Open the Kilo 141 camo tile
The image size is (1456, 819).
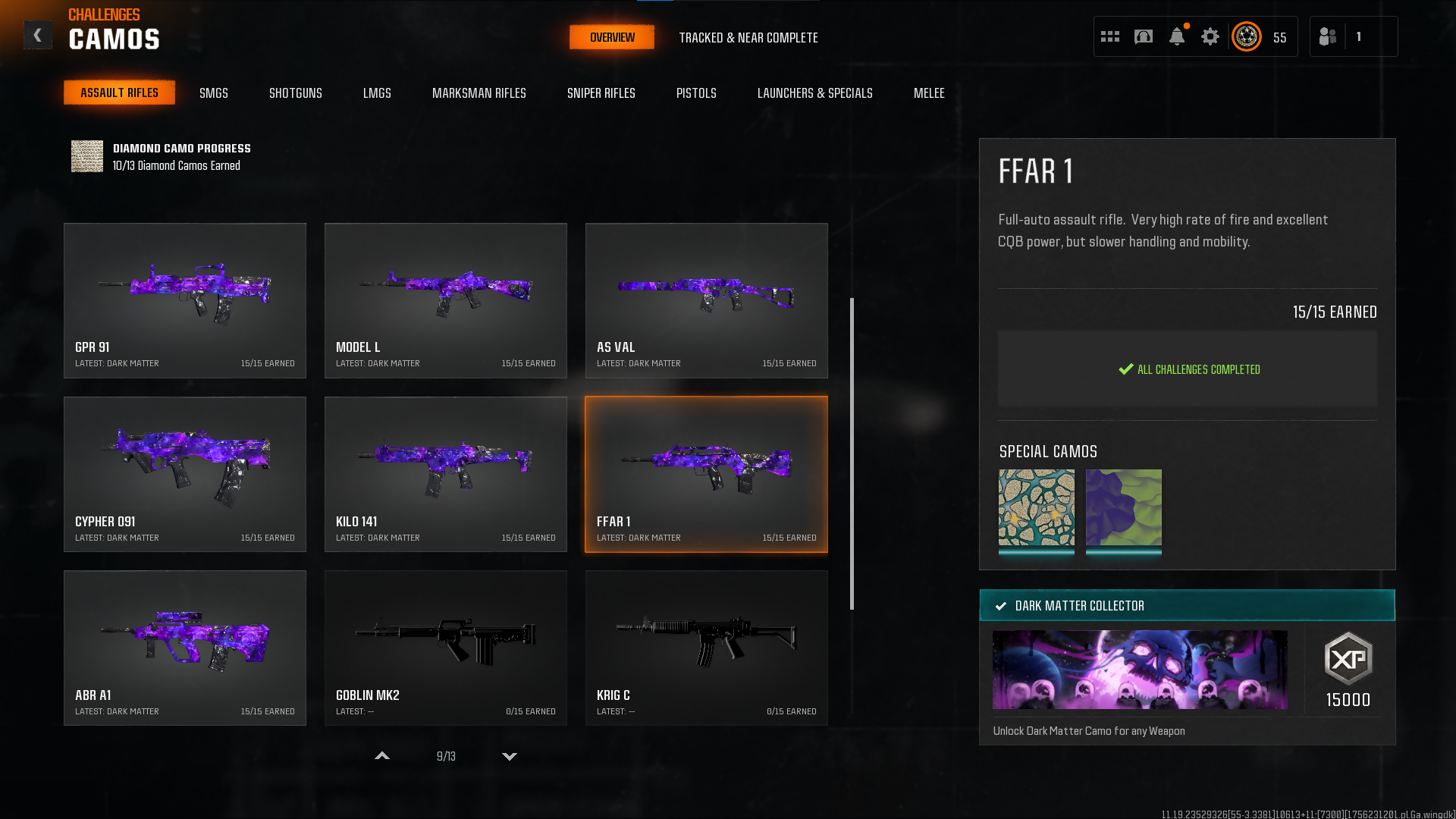point(446,474)
